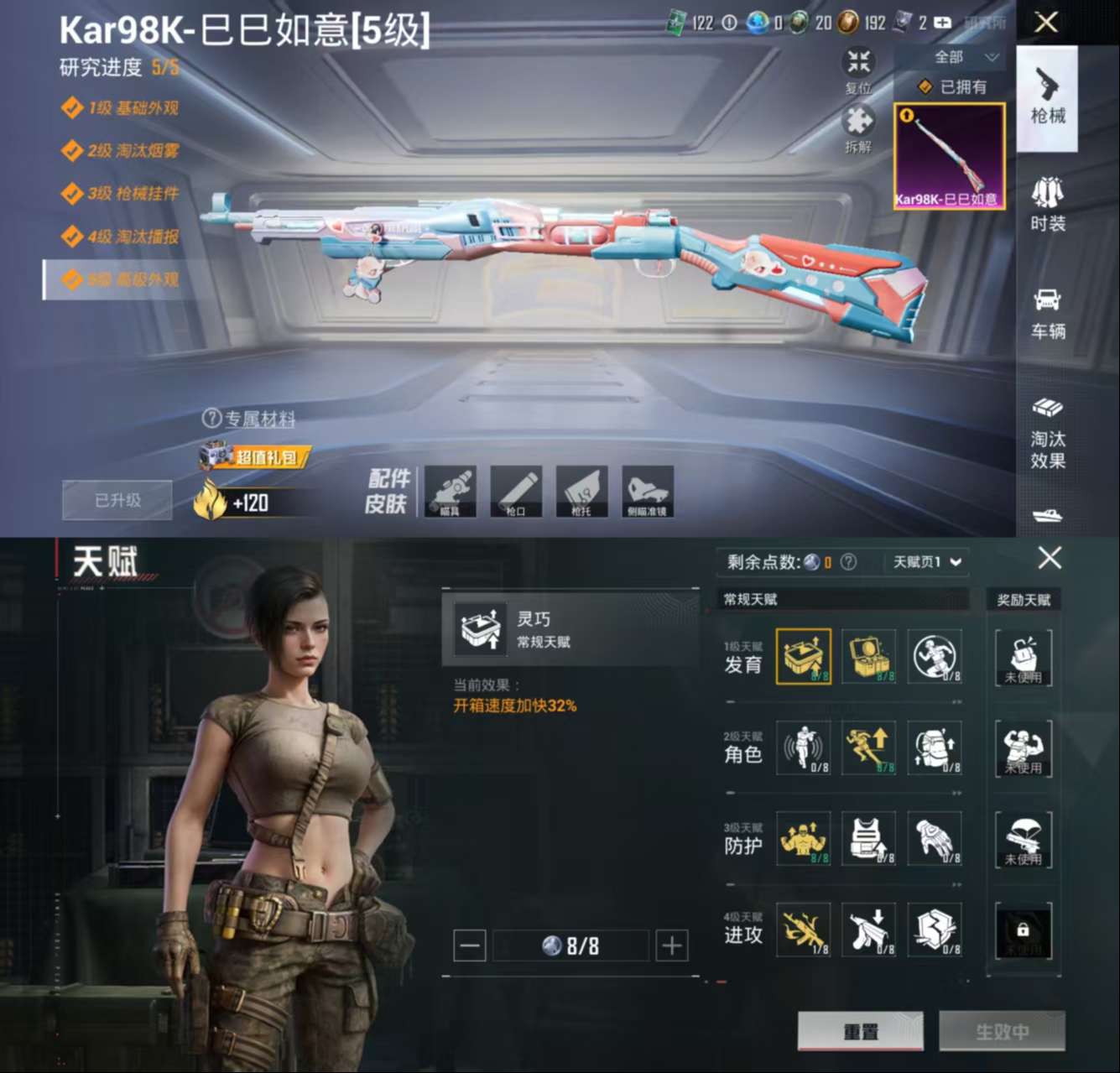The width and height of the screenshot is (1120, 1073).
Task: Select the Kar98K-巳巳如意 skin thumbnail
Action: point(949,156)
